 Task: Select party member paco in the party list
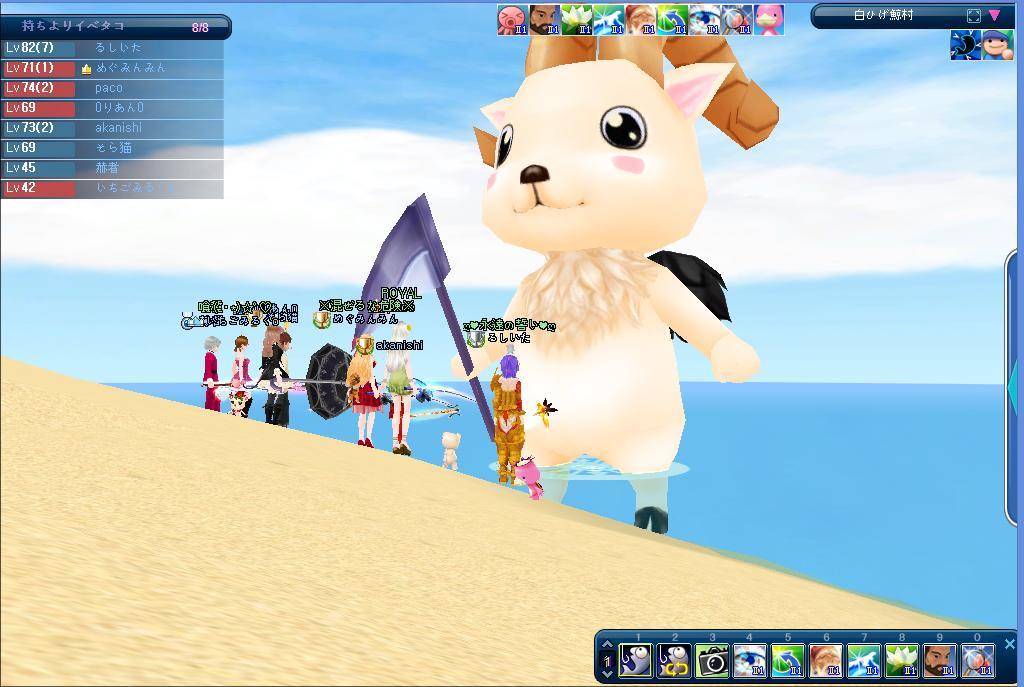coord(110,88)
